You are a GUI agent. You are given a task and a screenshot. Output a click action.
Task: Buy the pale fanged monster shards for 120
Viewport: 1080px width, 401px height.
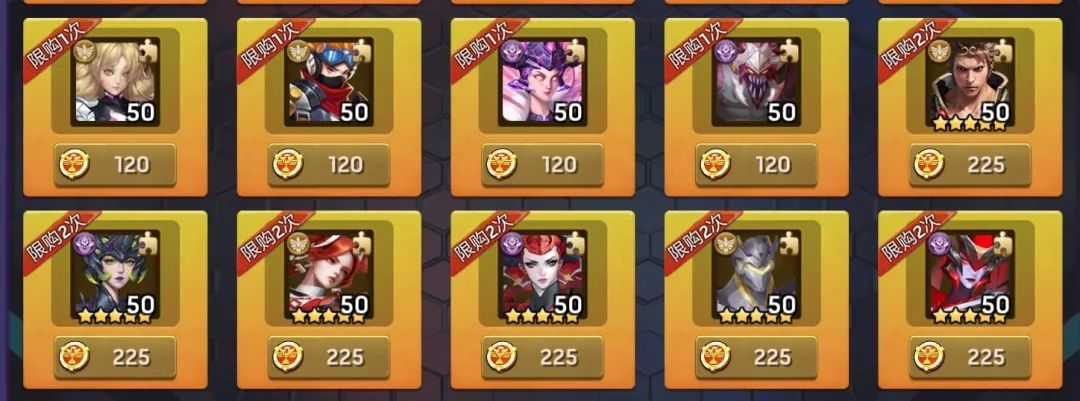(756, 164)
